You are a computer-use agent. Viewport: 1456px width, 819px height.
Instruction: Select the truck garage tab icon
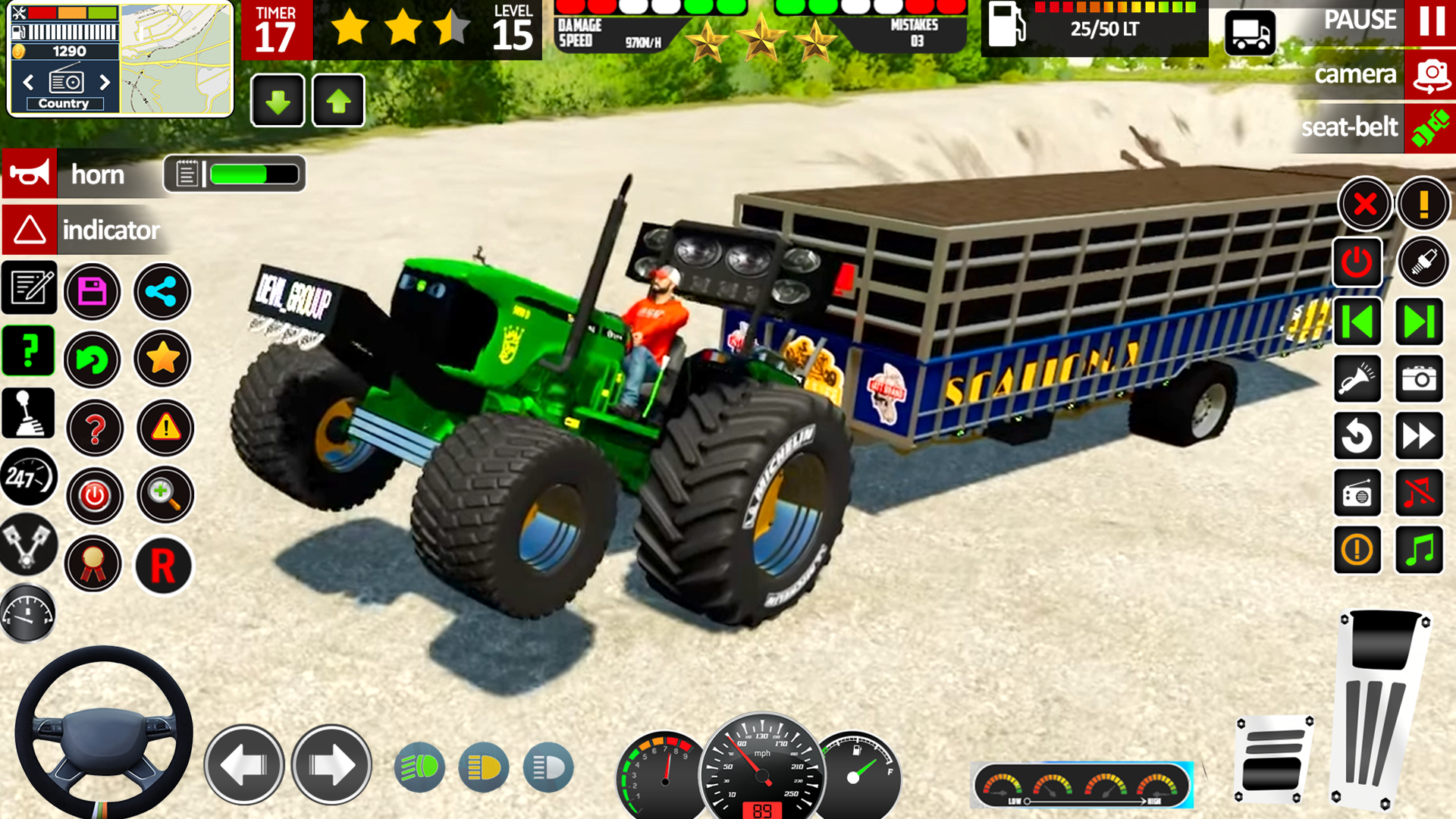(x=1250, y=33)
